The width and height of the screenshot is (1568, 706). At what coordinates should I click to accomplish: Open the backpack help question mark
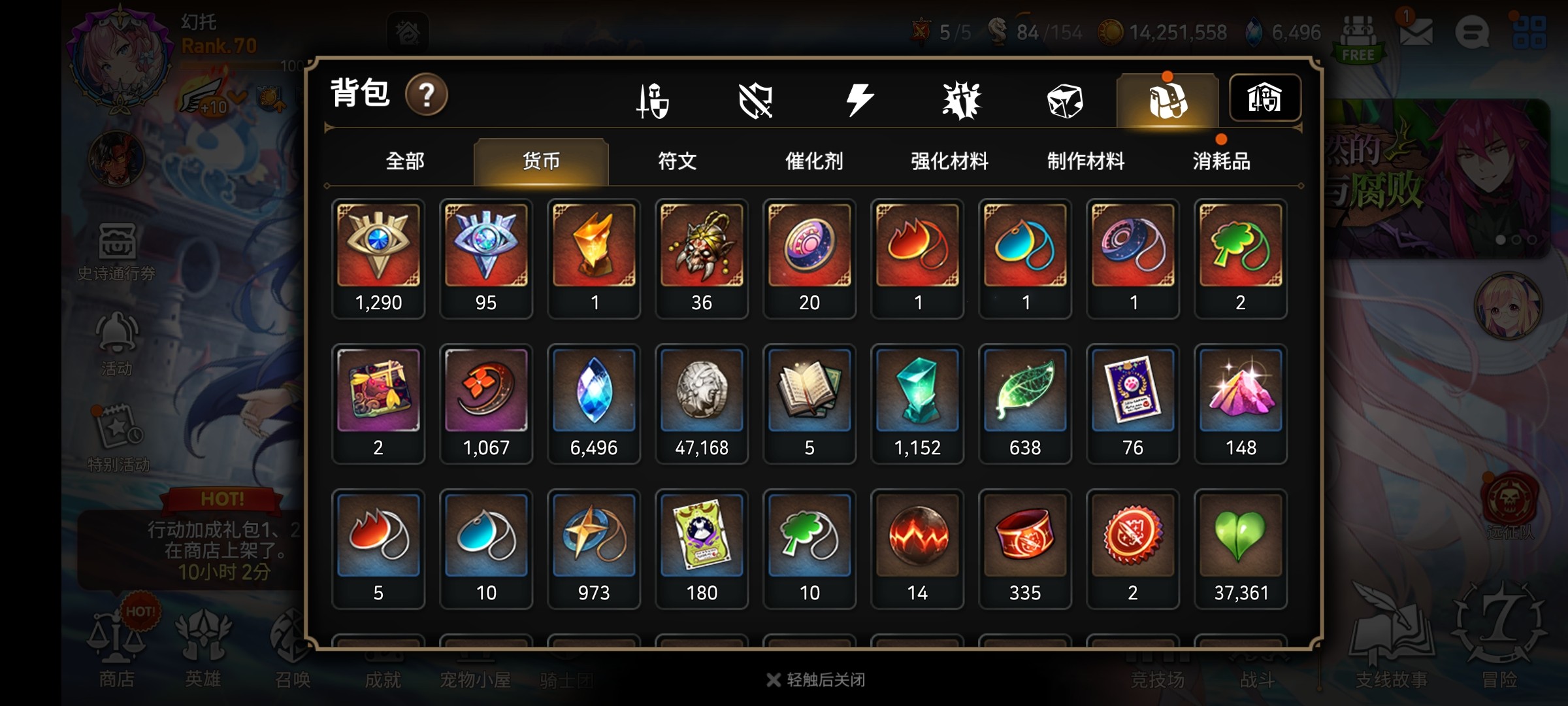click(426, 95)
